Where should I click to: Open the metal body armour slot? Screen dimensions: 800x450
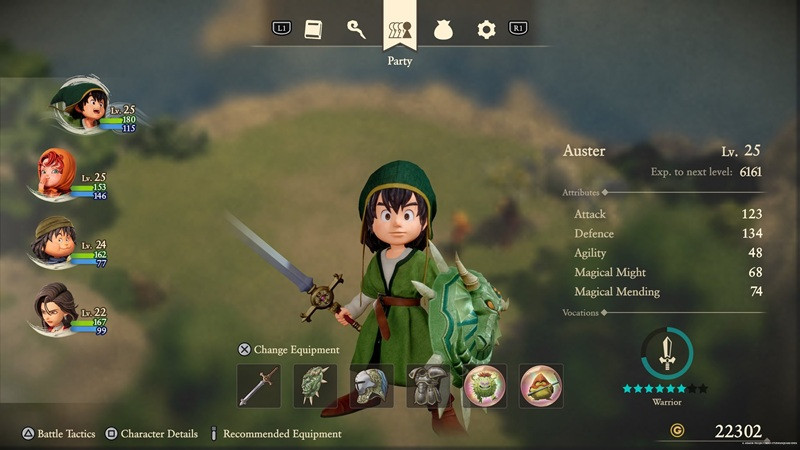[428, 386]
